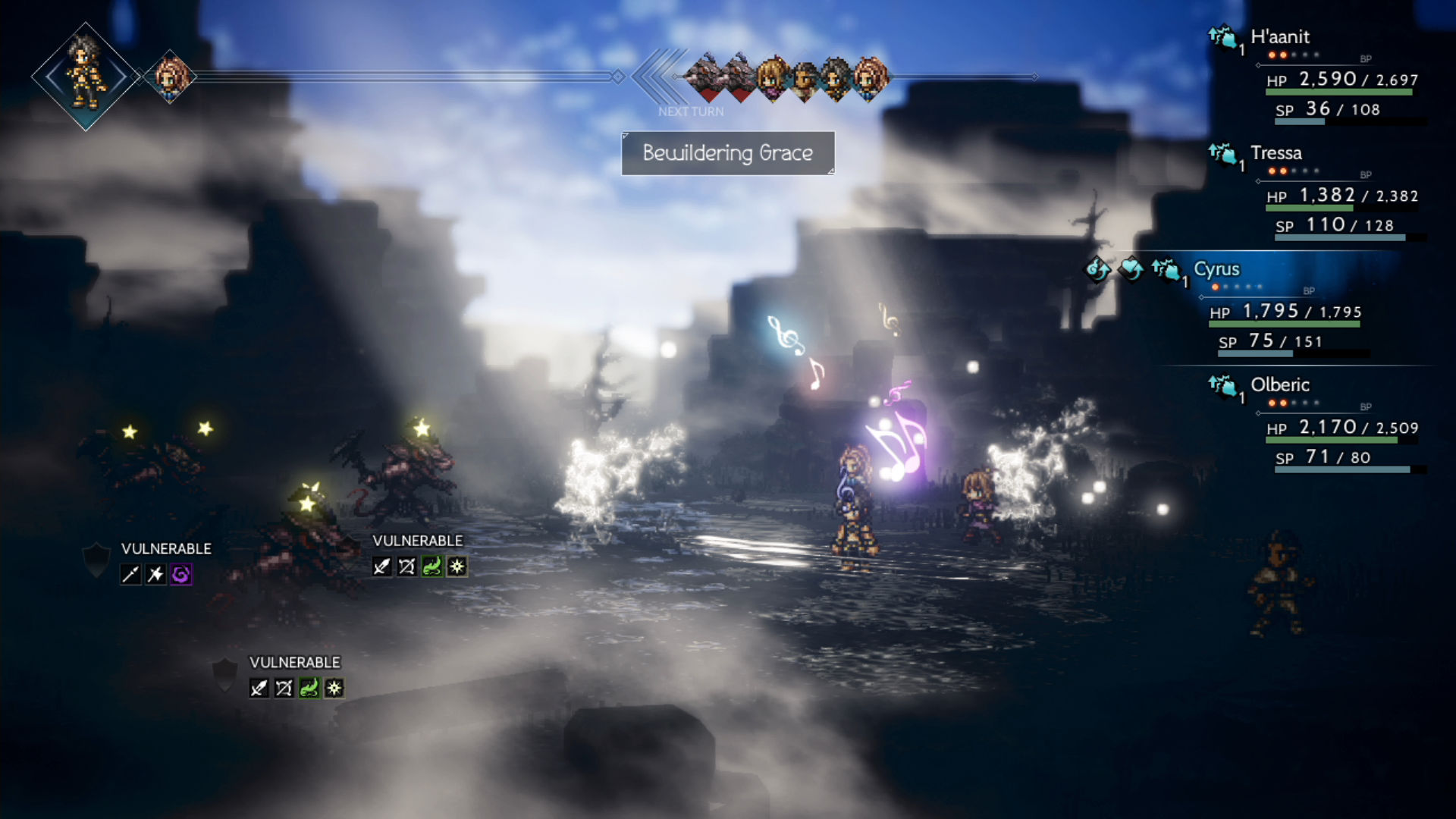Click the Bewildering Grace skill banner
Screen dimensions: 1456x819
tap(726, 152)
